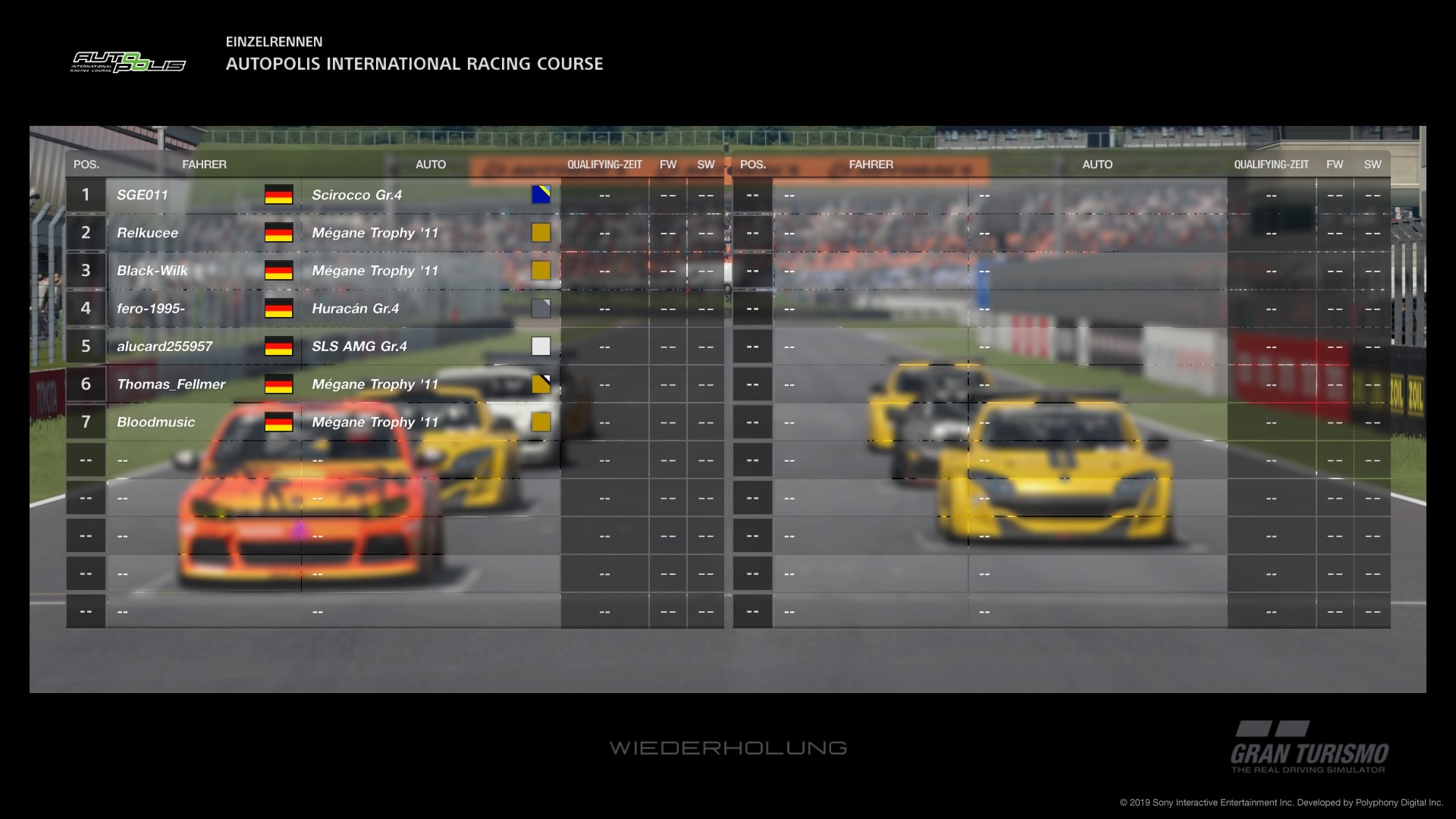Click Black-Wilk's entry in third position
Viewport: 1456px width, 819px height.
click(x=152, y=271)
